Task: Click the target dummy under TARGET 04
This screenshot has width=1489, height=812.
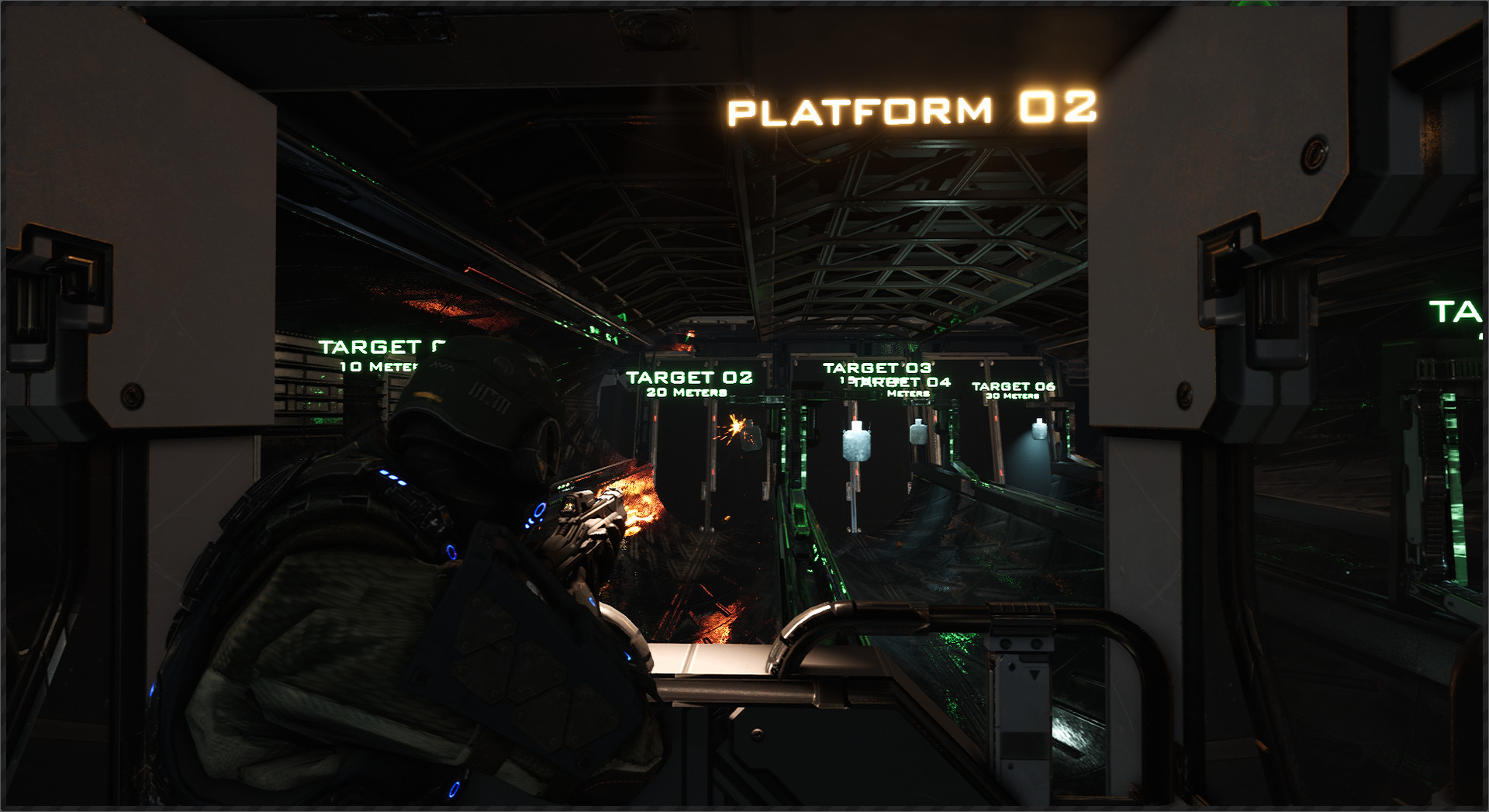Action: click(x=920, y=434)
